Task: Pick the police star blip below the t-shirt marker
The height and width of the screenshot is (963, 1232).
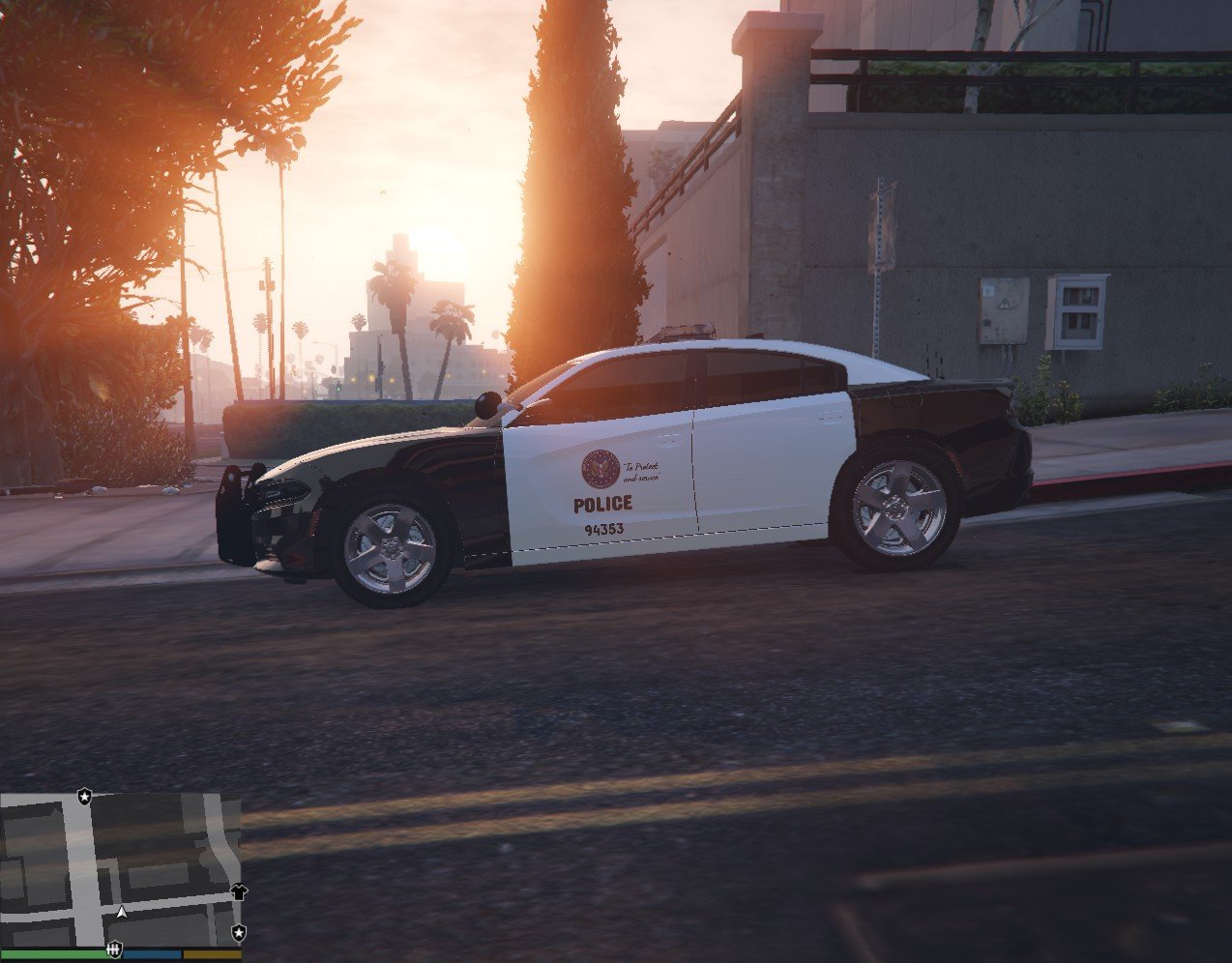Action: [x=238, y=932]
